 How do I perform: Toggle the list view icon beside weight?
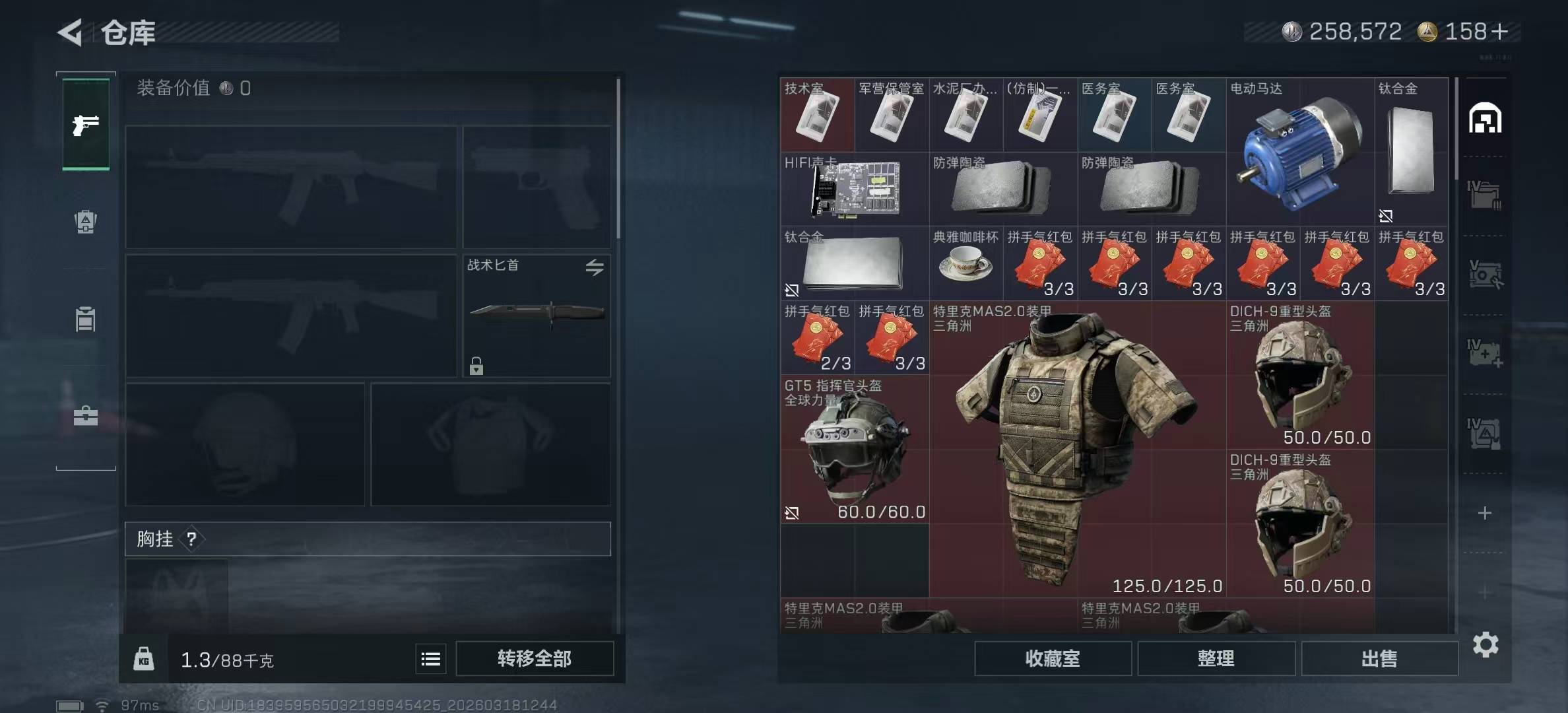click(x=431, y=659)
